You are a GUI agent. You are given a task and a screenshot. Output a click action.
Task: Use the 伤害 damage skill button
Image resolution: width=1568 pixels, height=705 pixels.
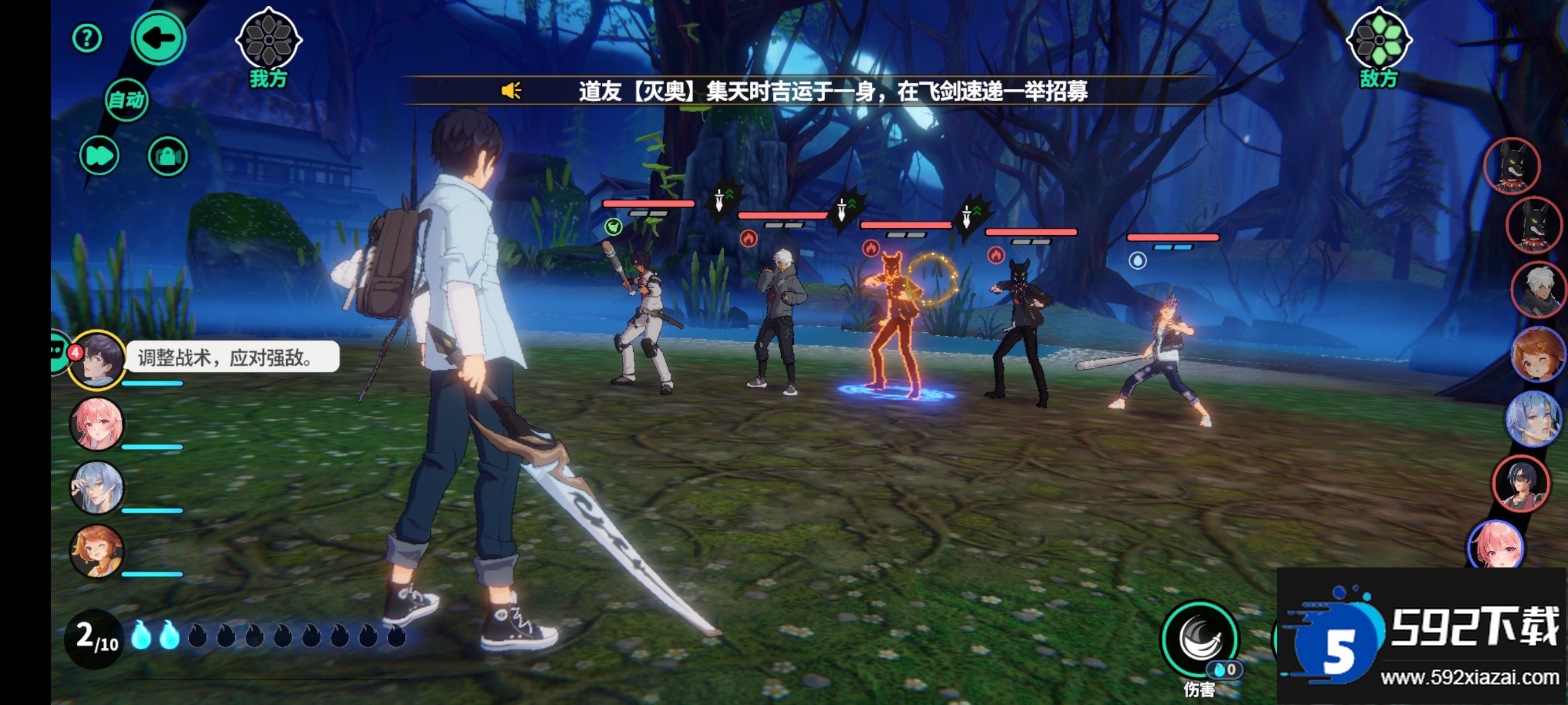[x=1200, y=640]
